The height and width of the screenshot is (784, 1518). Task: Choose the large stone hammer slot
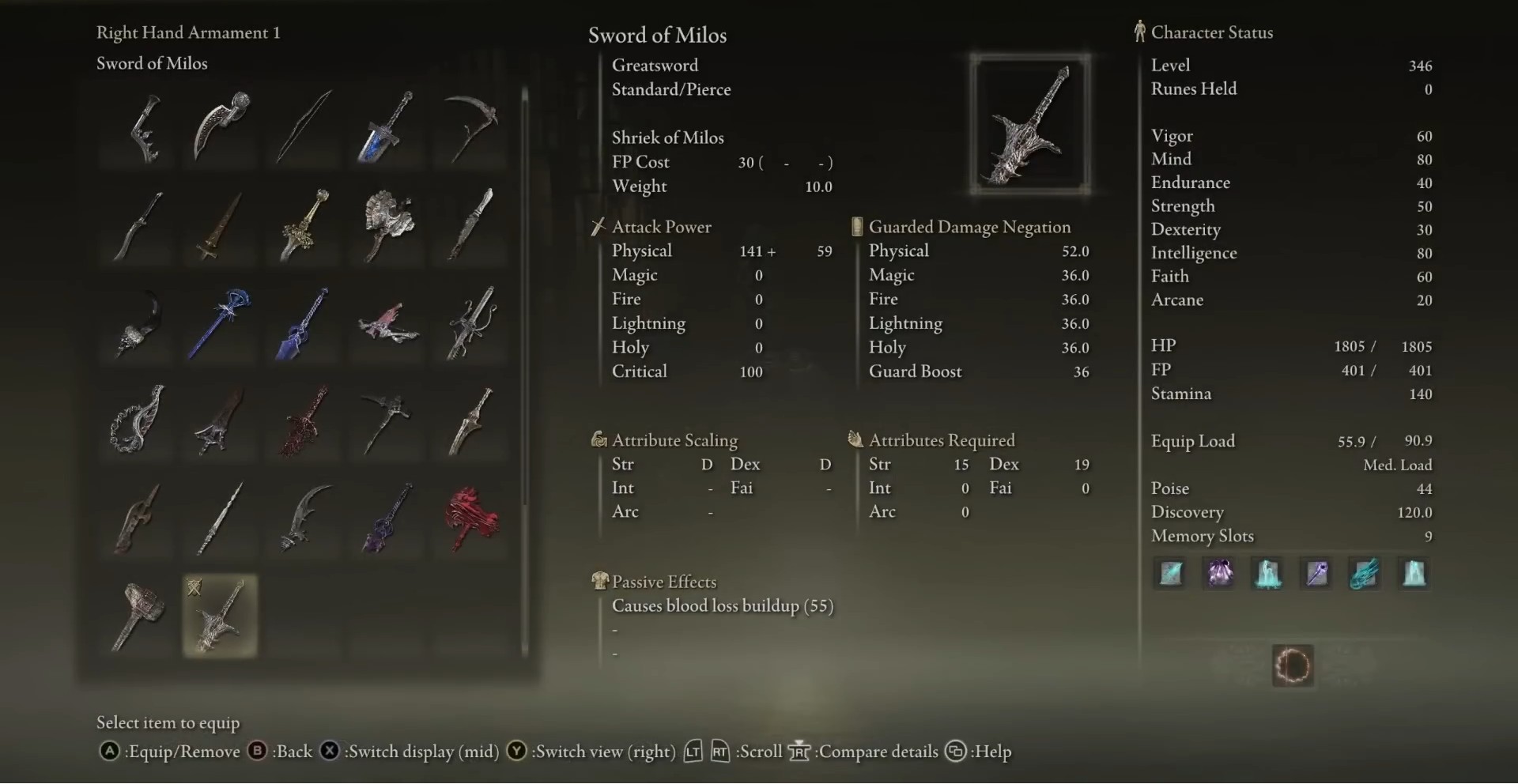138,616
